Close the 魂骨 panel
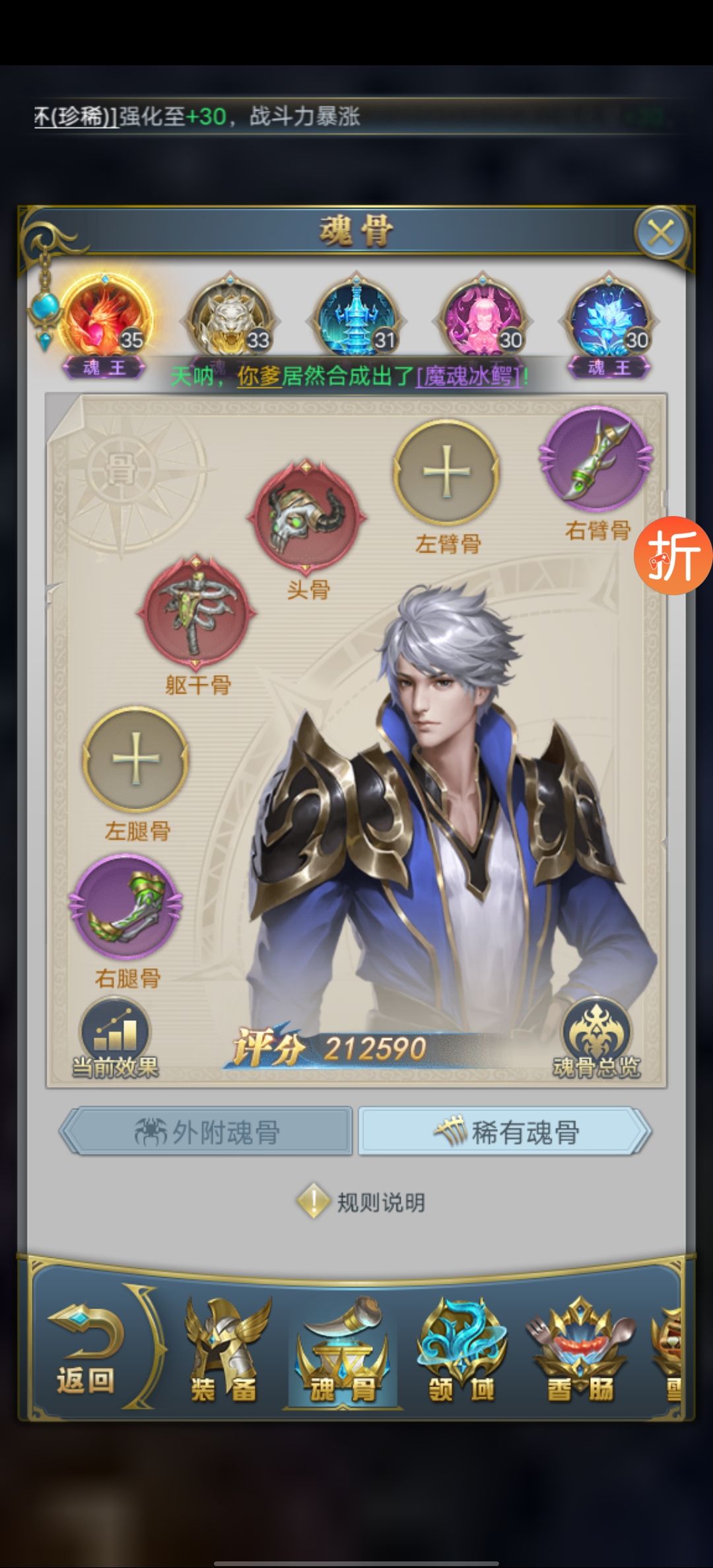 [x=661, y=233]
